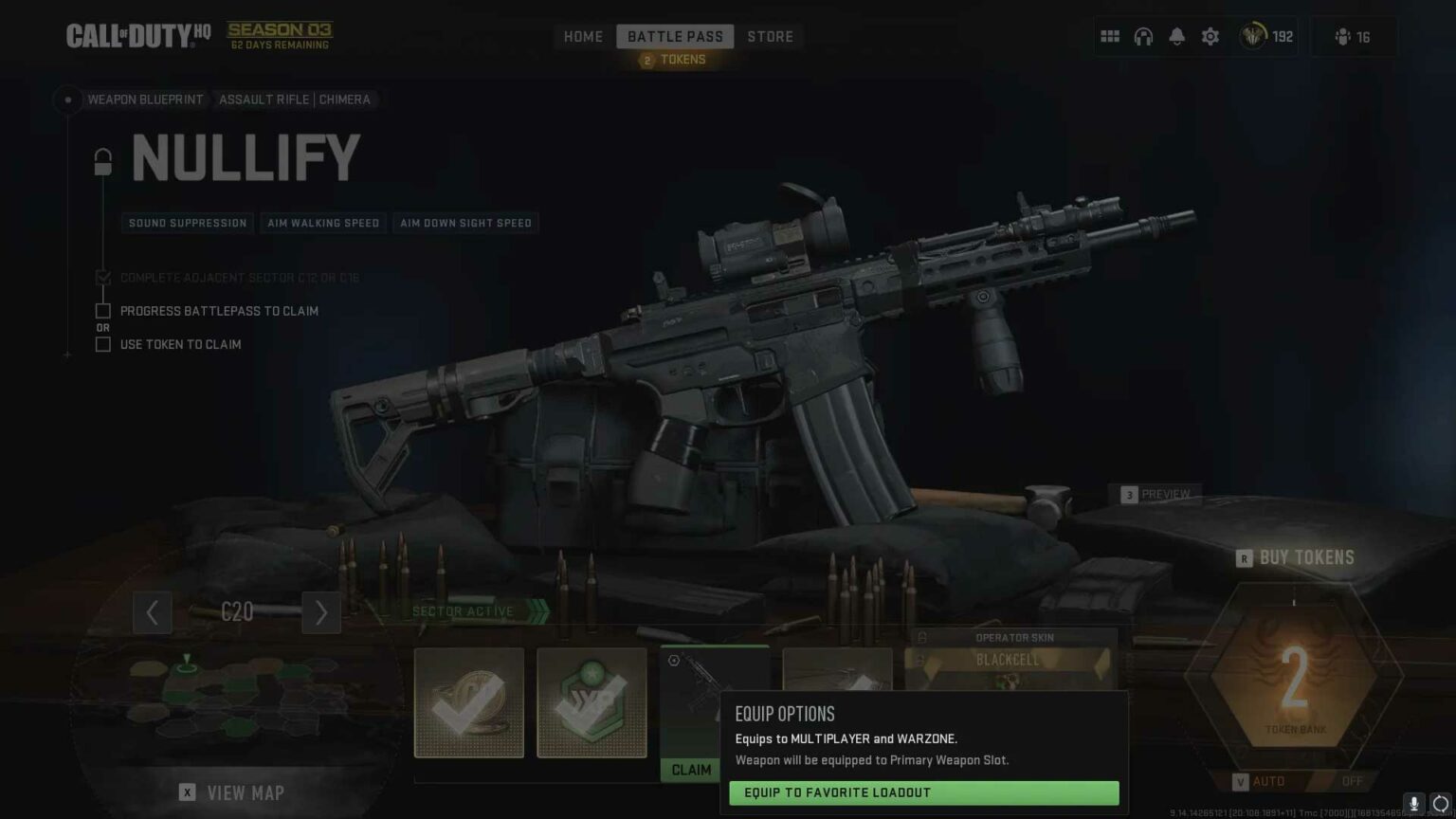Check the USE TOKEN TO CLAIM option
Image resolution: width=1456 pixels, height=819 pixels.
[x=102, y=344]
